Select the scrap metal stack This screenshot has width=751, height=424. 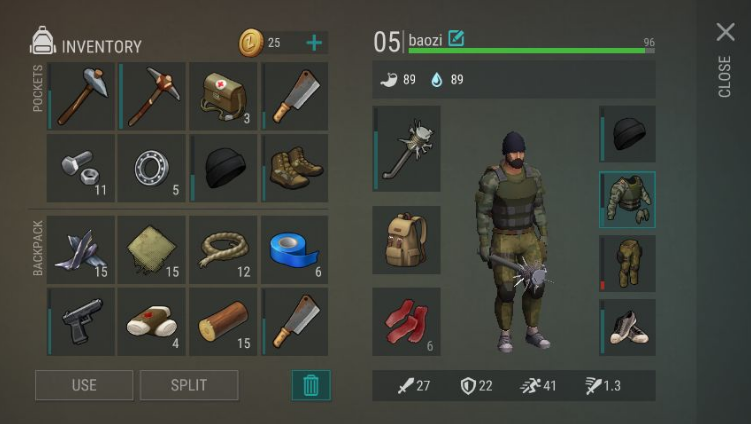coord(80,249)
